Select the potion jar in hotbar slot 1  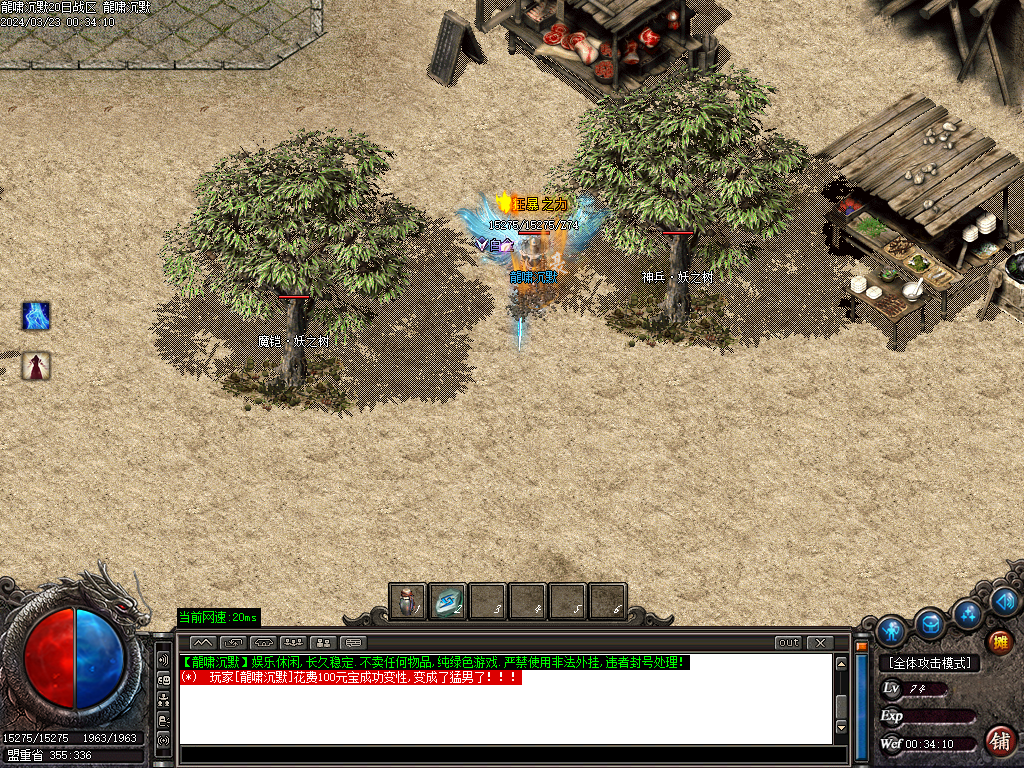(x=407, y=601)
